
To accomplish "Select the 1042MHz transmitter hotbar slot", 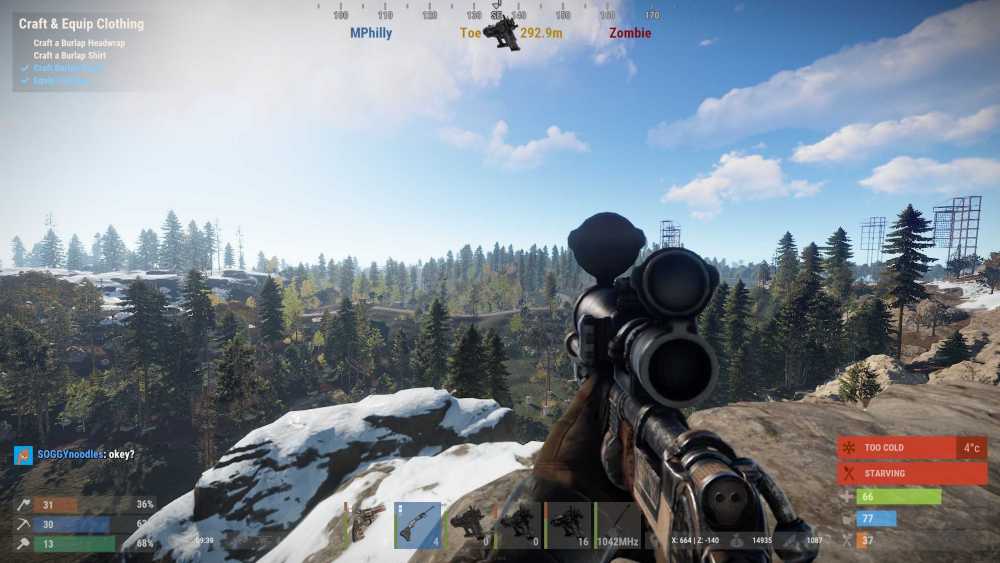I will [618, 524].
